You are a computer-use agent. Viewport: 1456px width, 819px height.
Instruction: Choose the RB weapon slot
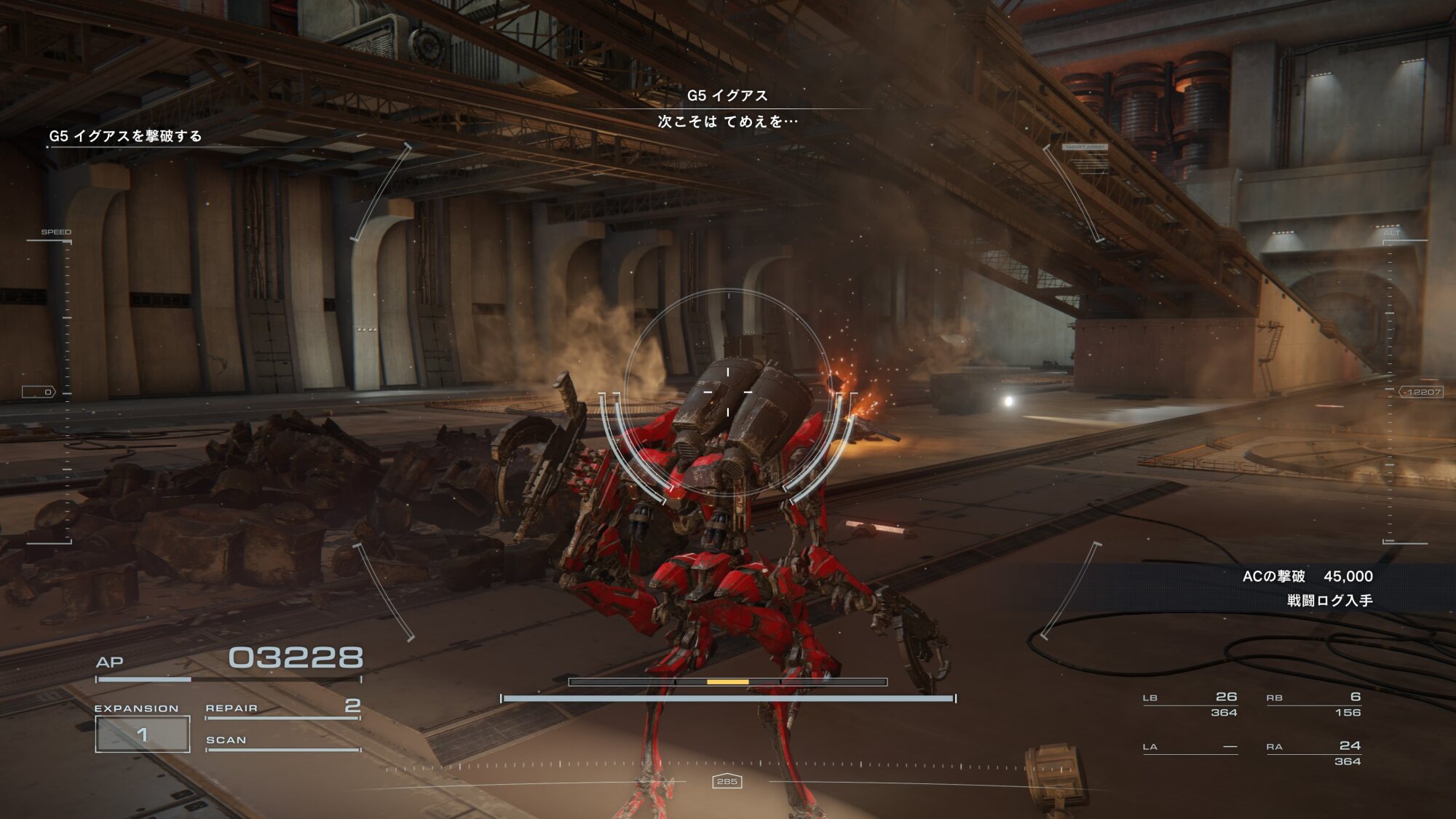(1313, 704)
